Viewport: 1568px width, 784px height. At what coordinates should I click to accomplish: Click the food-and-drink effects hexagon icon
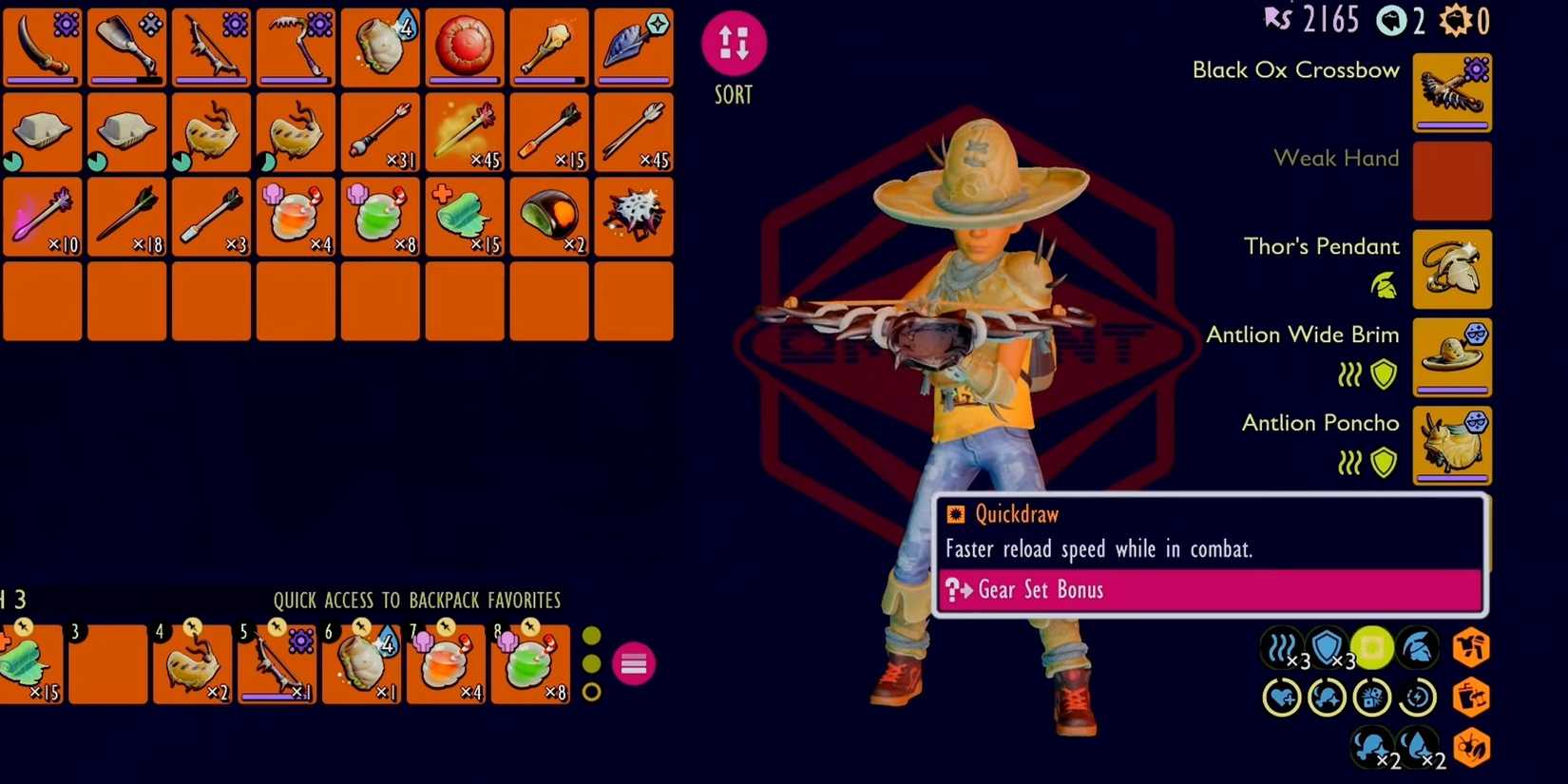1471,698
